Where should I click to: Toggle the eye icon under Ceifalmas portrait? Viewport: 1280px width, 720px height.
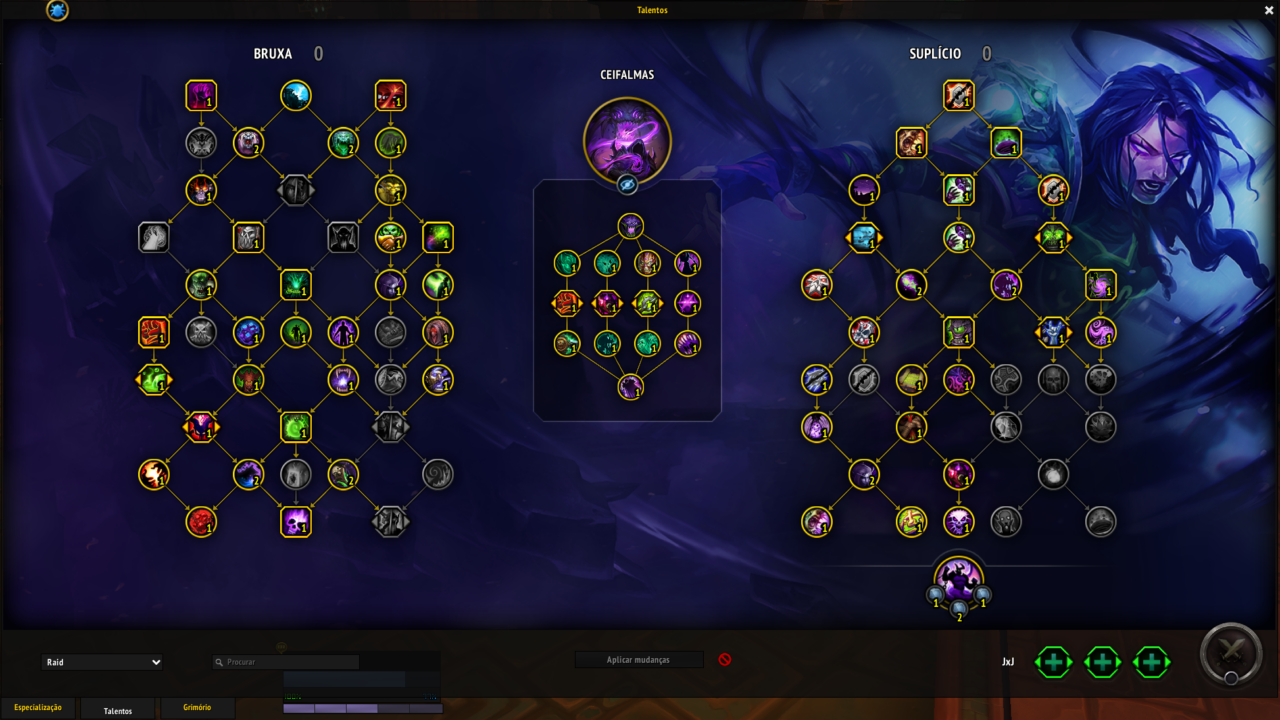(627, 185)
